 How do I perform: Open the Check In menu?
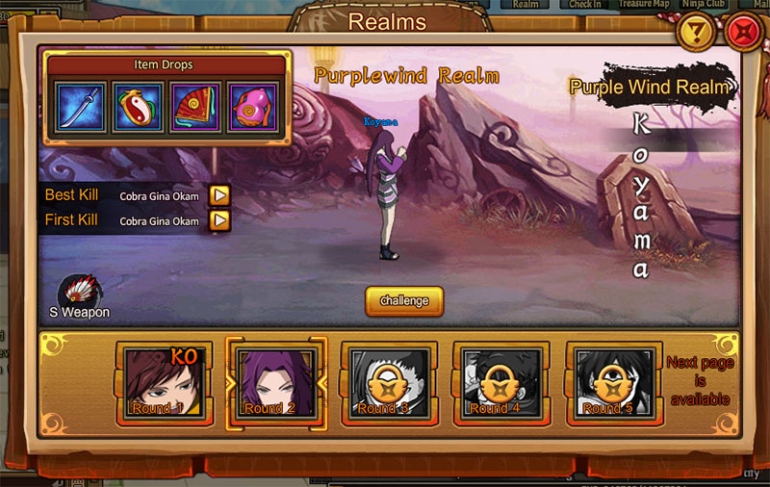[x=586, y=4]
